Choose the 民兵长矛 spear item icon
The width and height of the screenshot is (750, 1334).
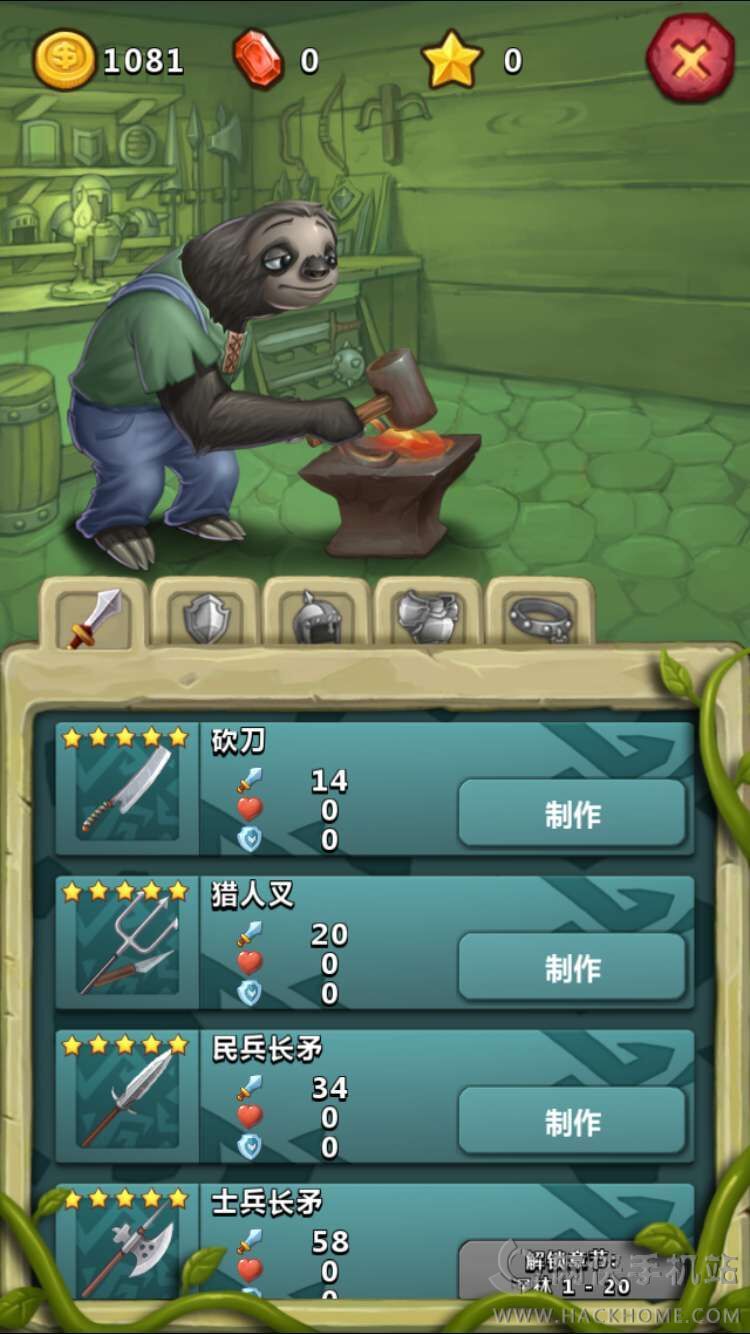[127, 1099]
